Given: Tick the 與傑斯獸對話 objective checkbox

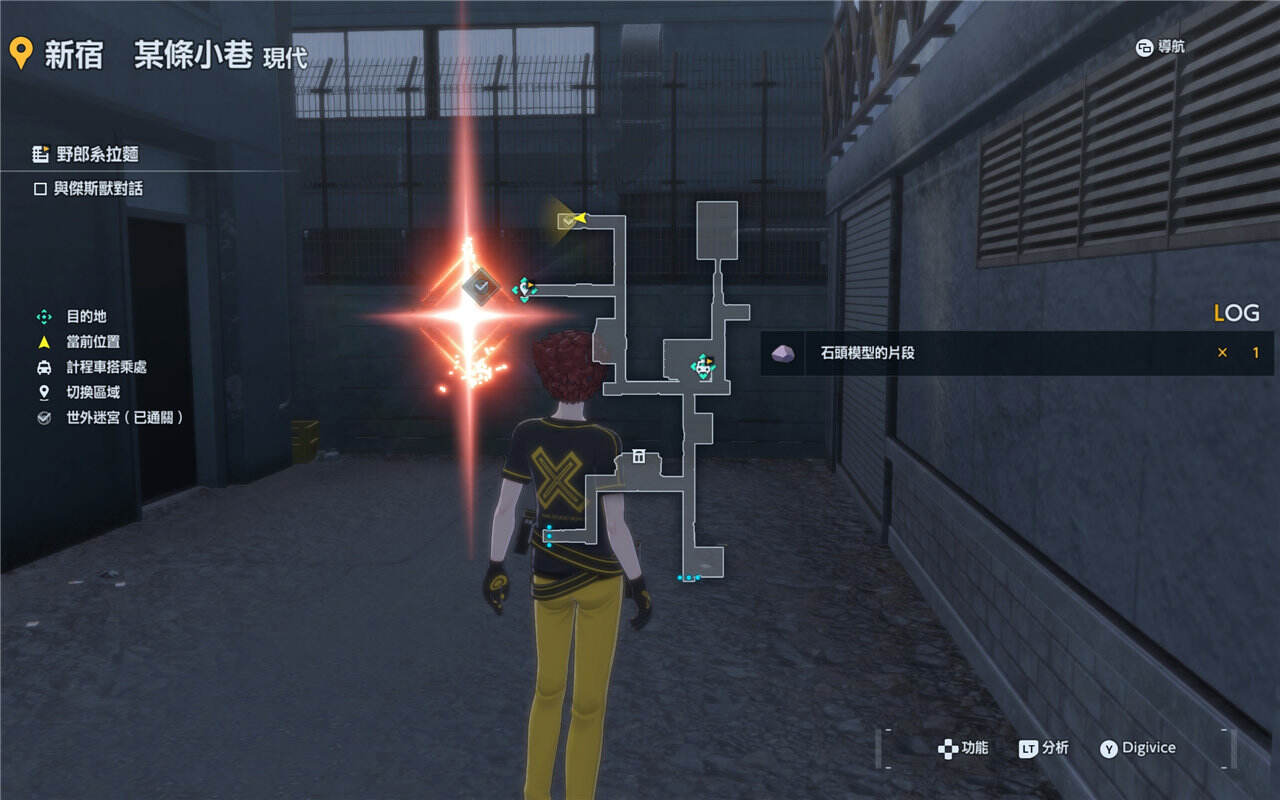Looking at the screenshot, I should point(41,189).
